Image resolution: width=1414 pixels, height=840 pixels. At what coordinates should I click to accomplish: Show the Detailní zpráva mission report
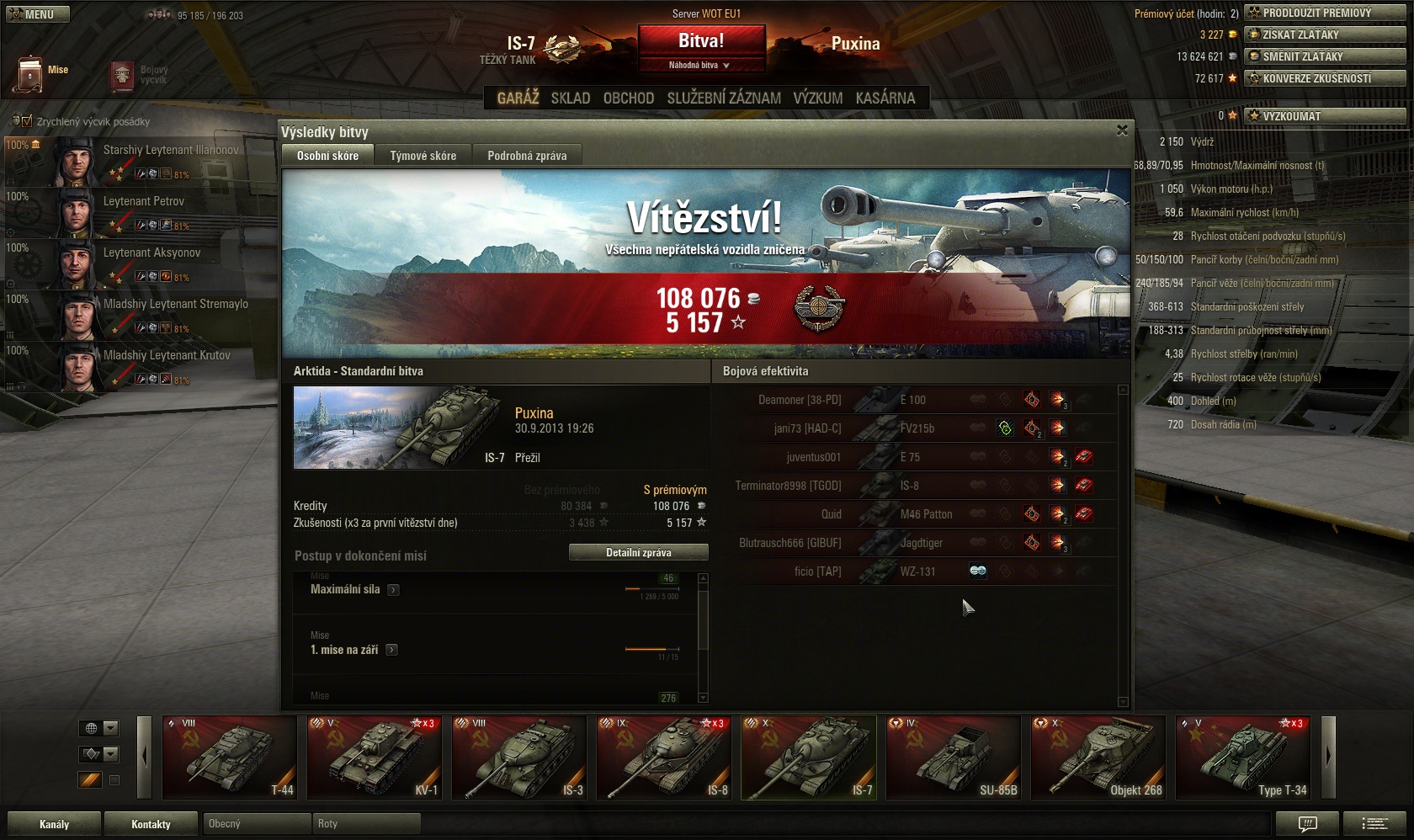638,553
